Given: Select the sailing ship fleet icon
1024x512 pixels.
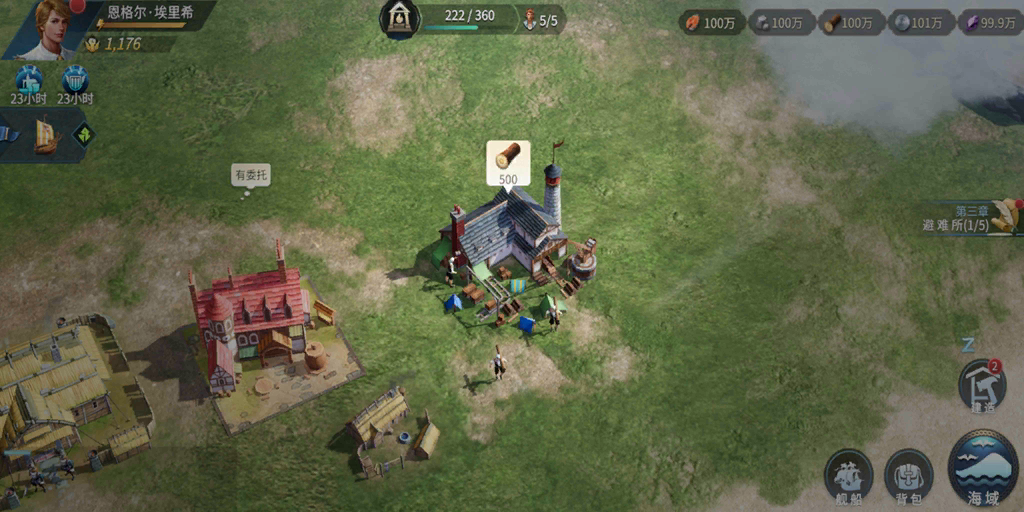Looking at the screenshot, I should click(46, 135).
